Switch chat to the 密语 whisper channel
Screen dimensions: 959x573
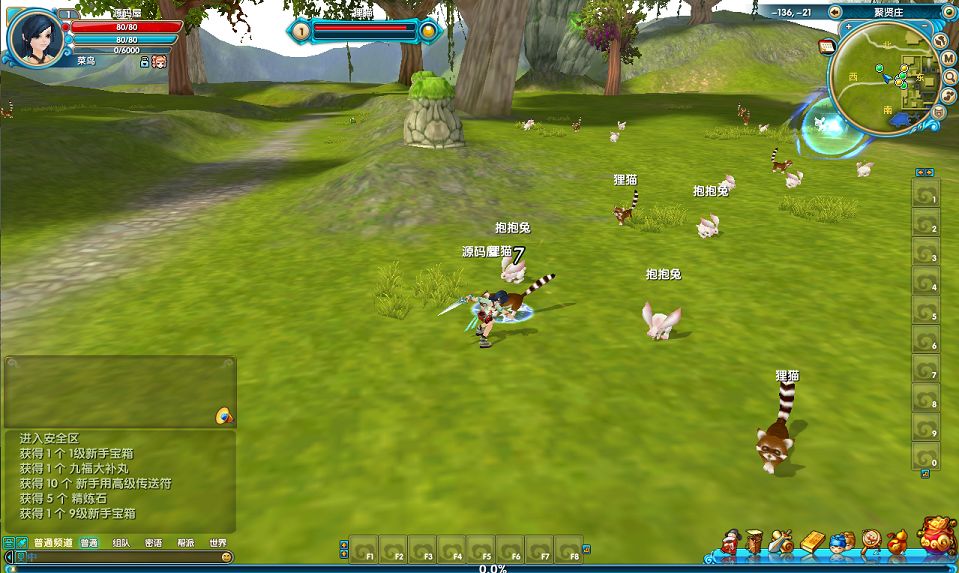coord(153,543)
